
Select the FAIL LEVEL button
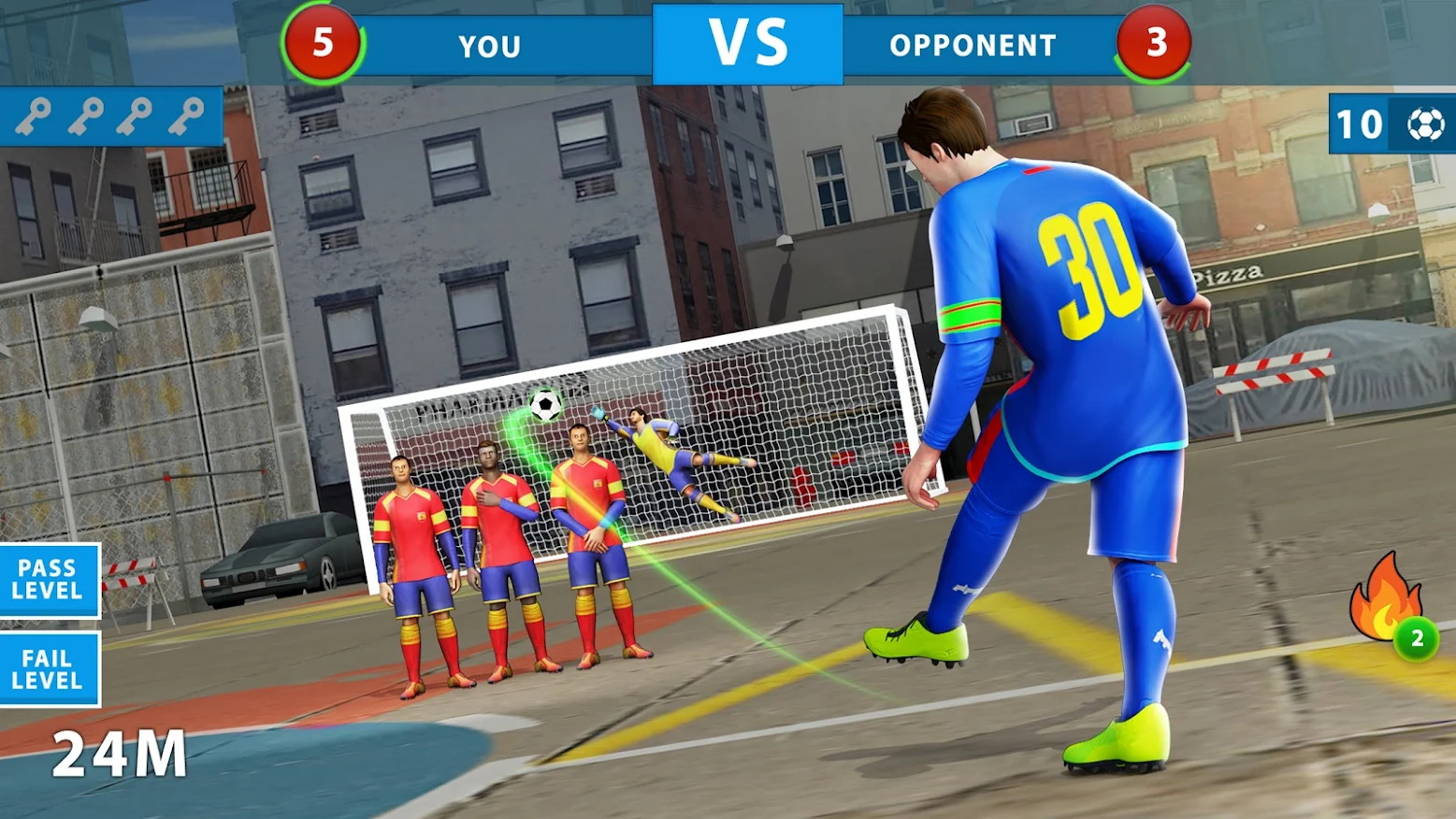point(48,669)
